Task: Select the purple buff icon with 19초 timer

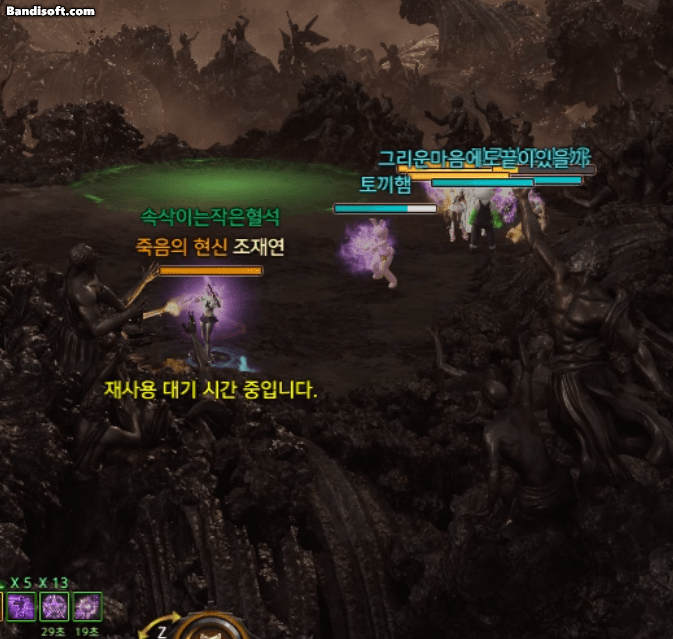Action: (x=87, y=606)
